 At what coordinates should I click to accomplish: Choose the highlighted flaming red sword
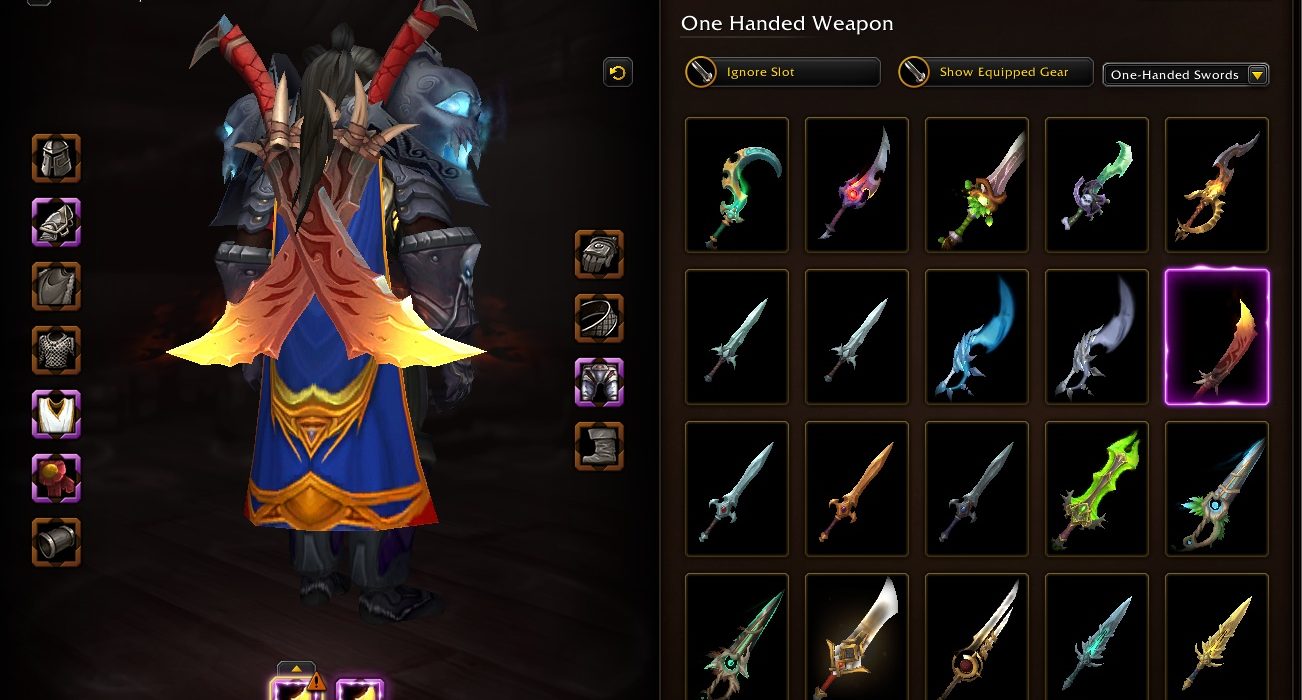click(1217, 337)
